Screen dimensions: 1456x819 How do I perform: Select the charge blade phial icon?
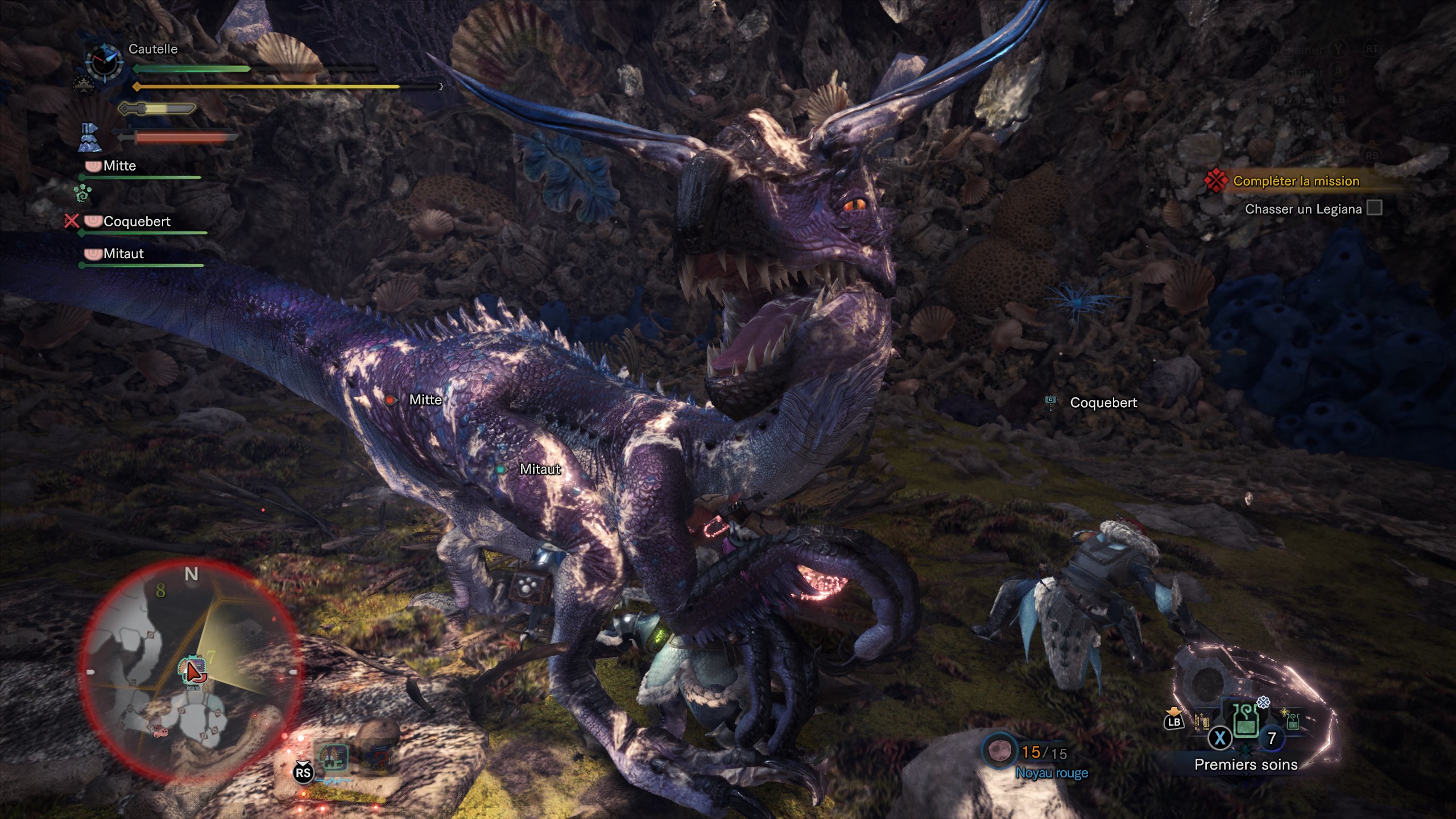(x=90, y=138)
